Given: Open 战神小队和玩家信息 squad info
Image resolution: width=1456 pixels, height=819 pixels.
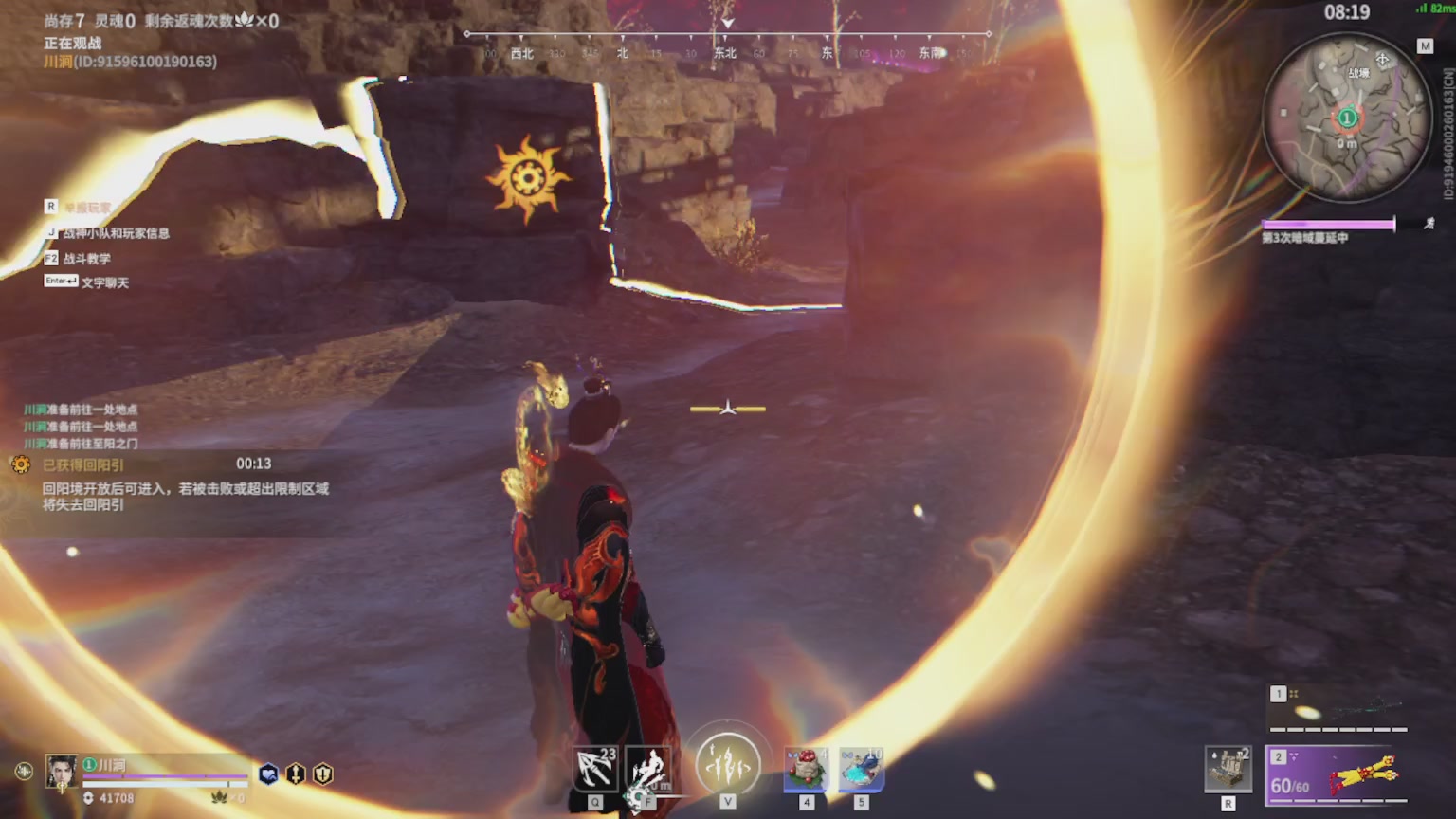Looking at the screenshot, I should (116, 233).
